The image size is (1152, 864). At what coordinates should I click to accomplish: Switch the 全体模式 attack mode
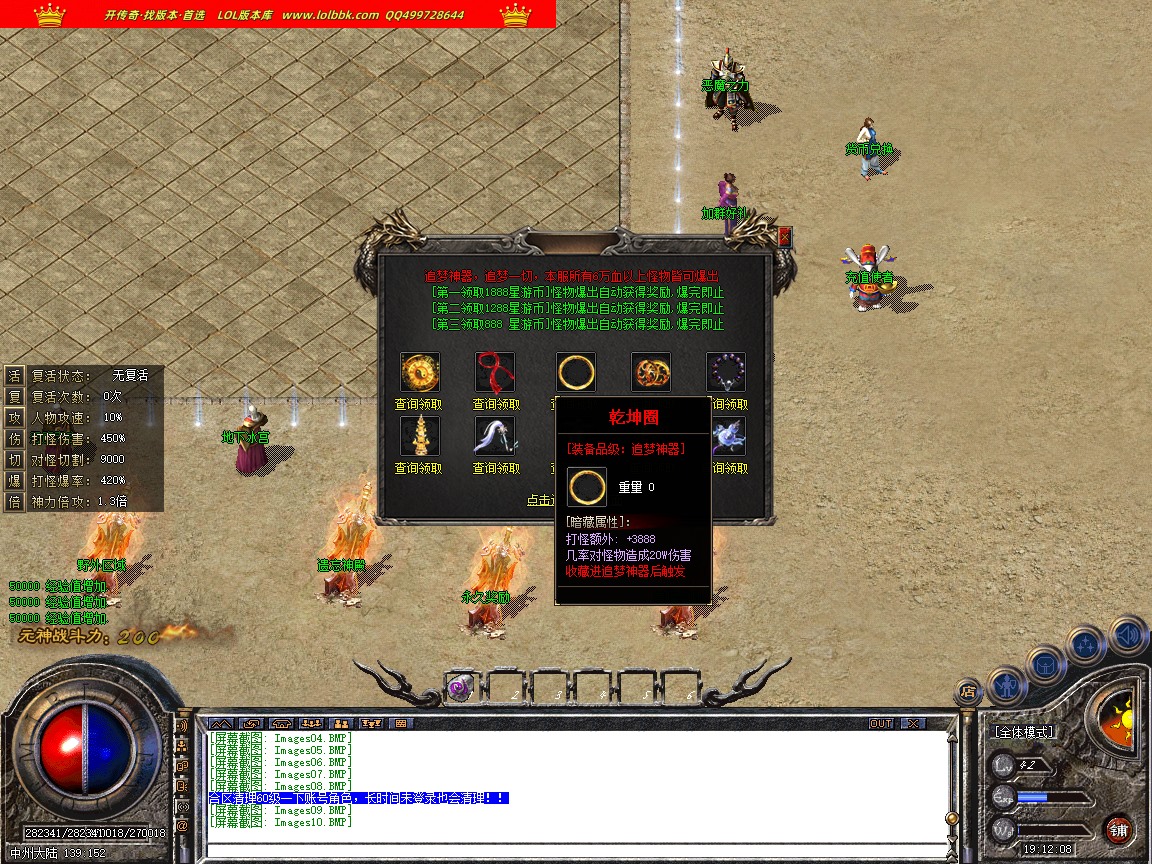click(x=1024, y=732)
